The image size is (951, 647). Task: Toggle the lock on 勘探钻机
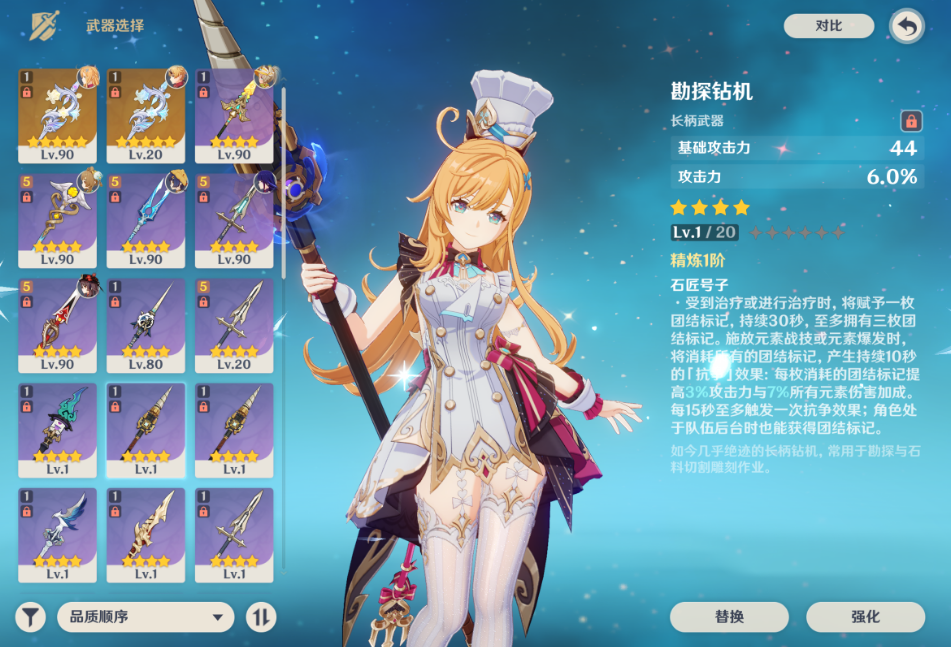coord(910,121)
